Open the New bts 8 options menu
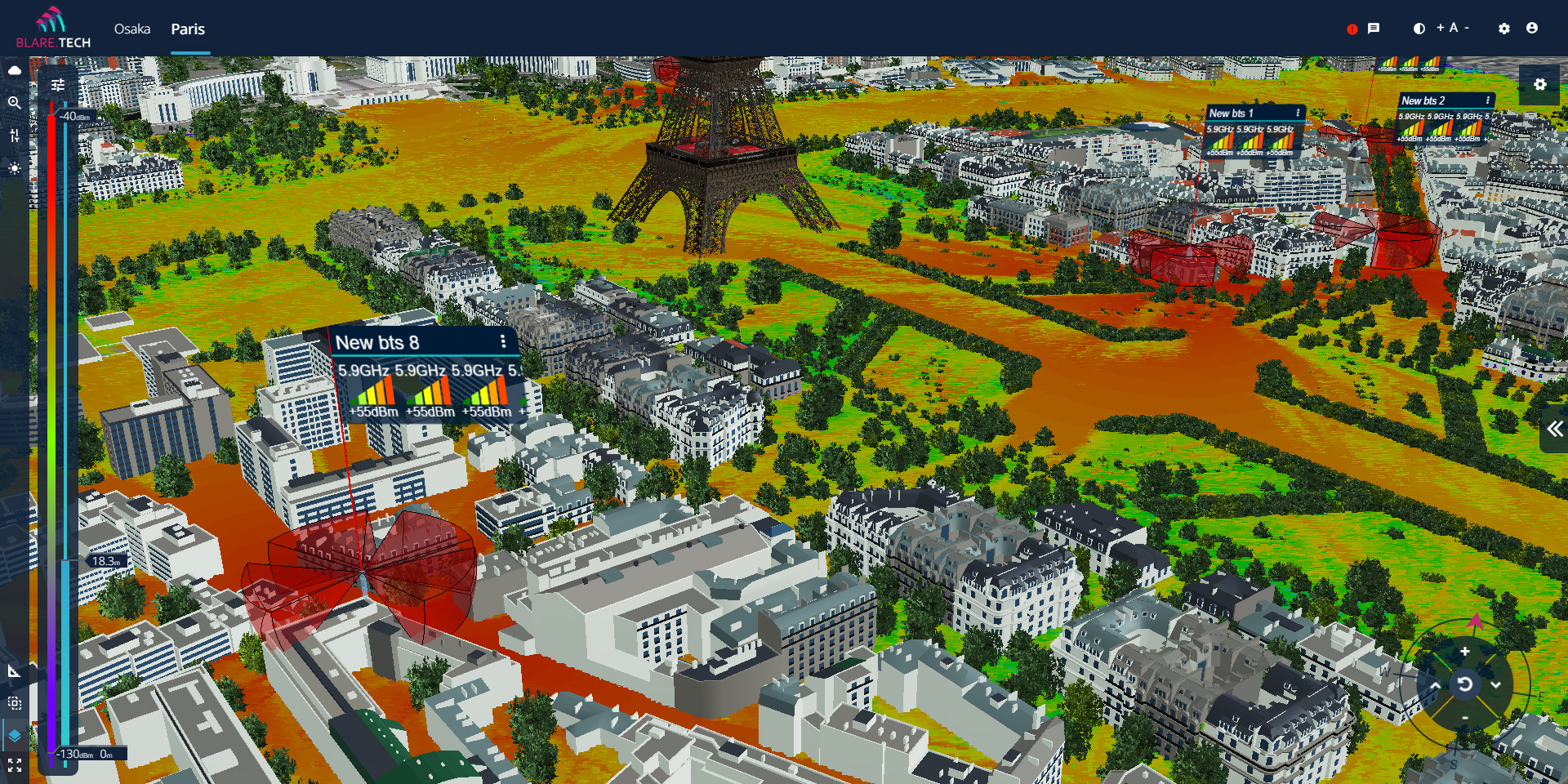 click(x=504, y=342)
